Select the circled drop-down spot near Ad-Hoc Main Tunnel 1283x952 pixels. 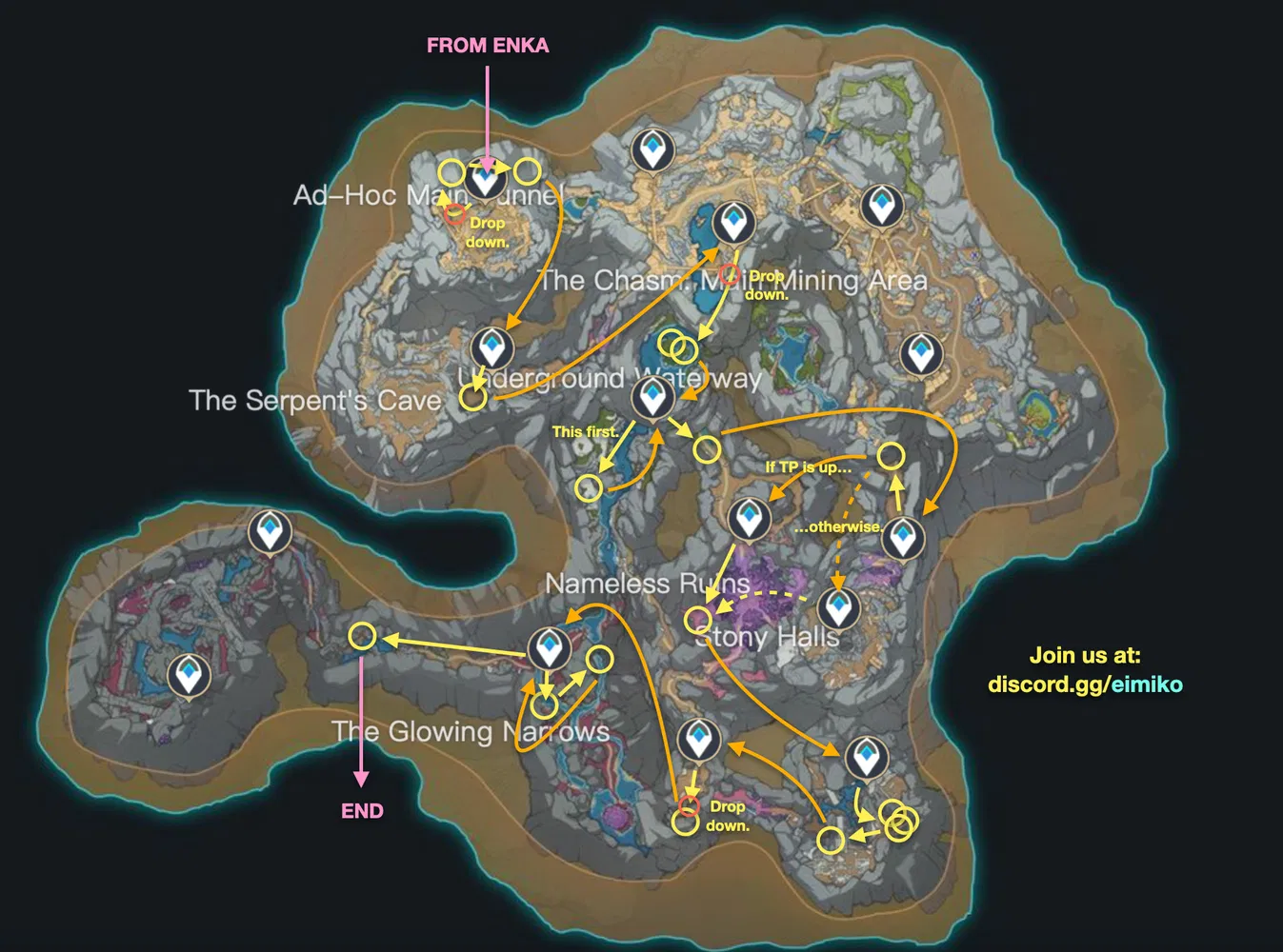click(x=454, y=214)
